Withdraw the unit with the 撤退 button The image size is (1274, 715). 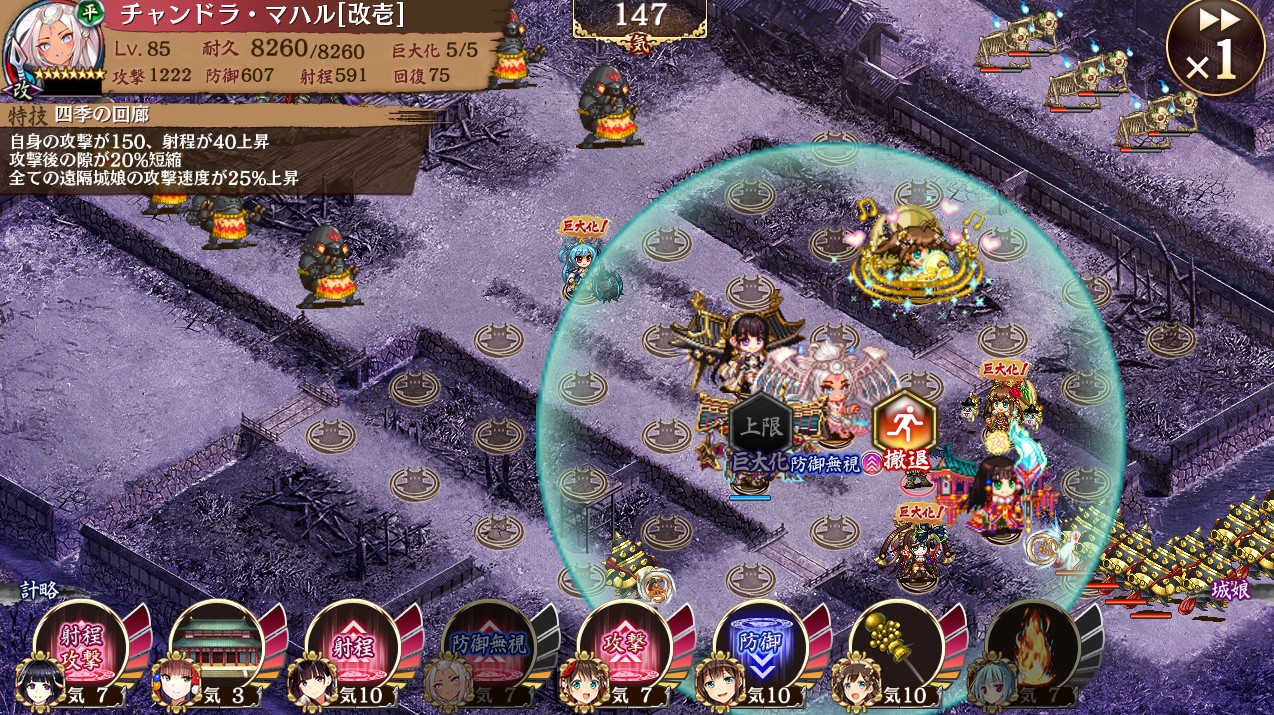(903, 432)
